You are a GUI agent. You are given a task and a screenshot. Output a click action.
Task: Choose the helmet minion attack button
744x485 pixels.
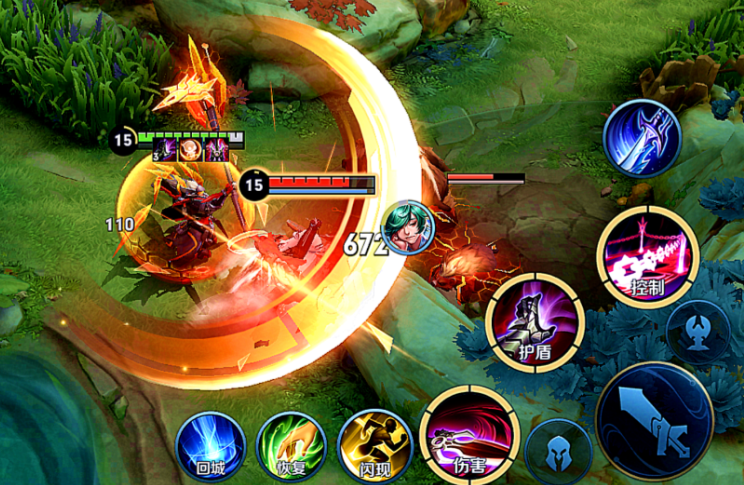click(x=558, y=451)
